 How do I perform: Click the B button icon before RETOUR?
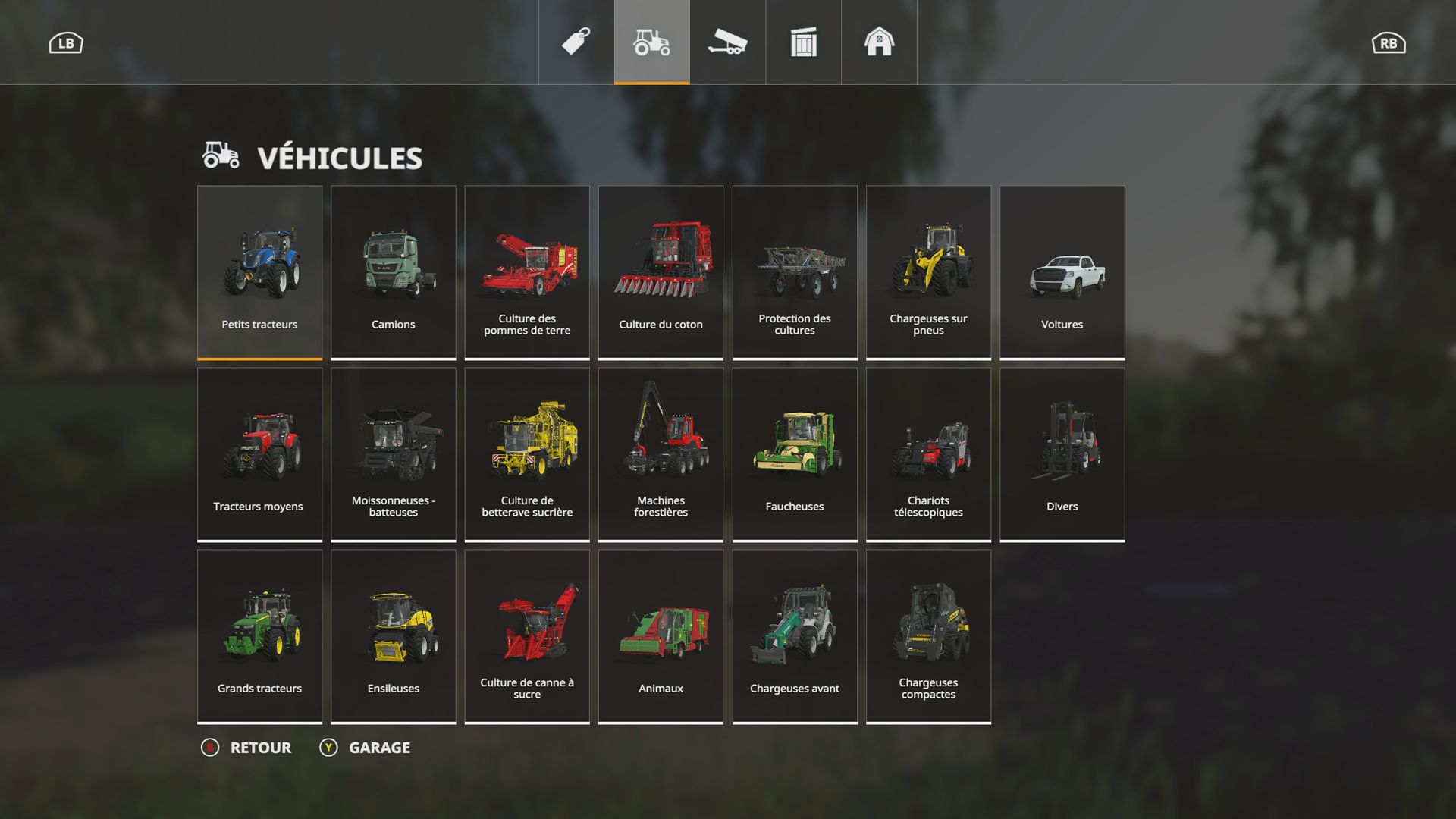tap(211, 748)
